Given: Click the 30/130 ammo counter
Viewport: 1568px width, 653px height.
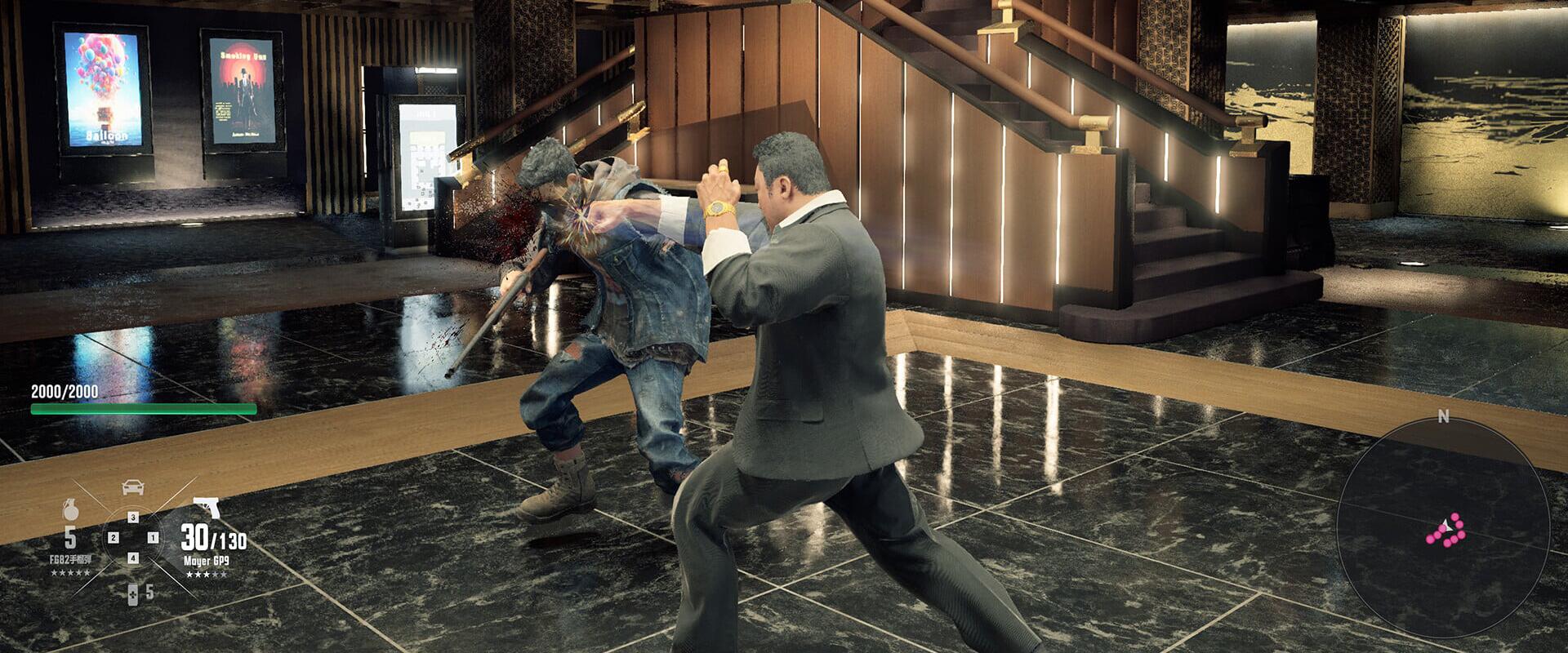Looking at the screenshot, I should [214, 540].
